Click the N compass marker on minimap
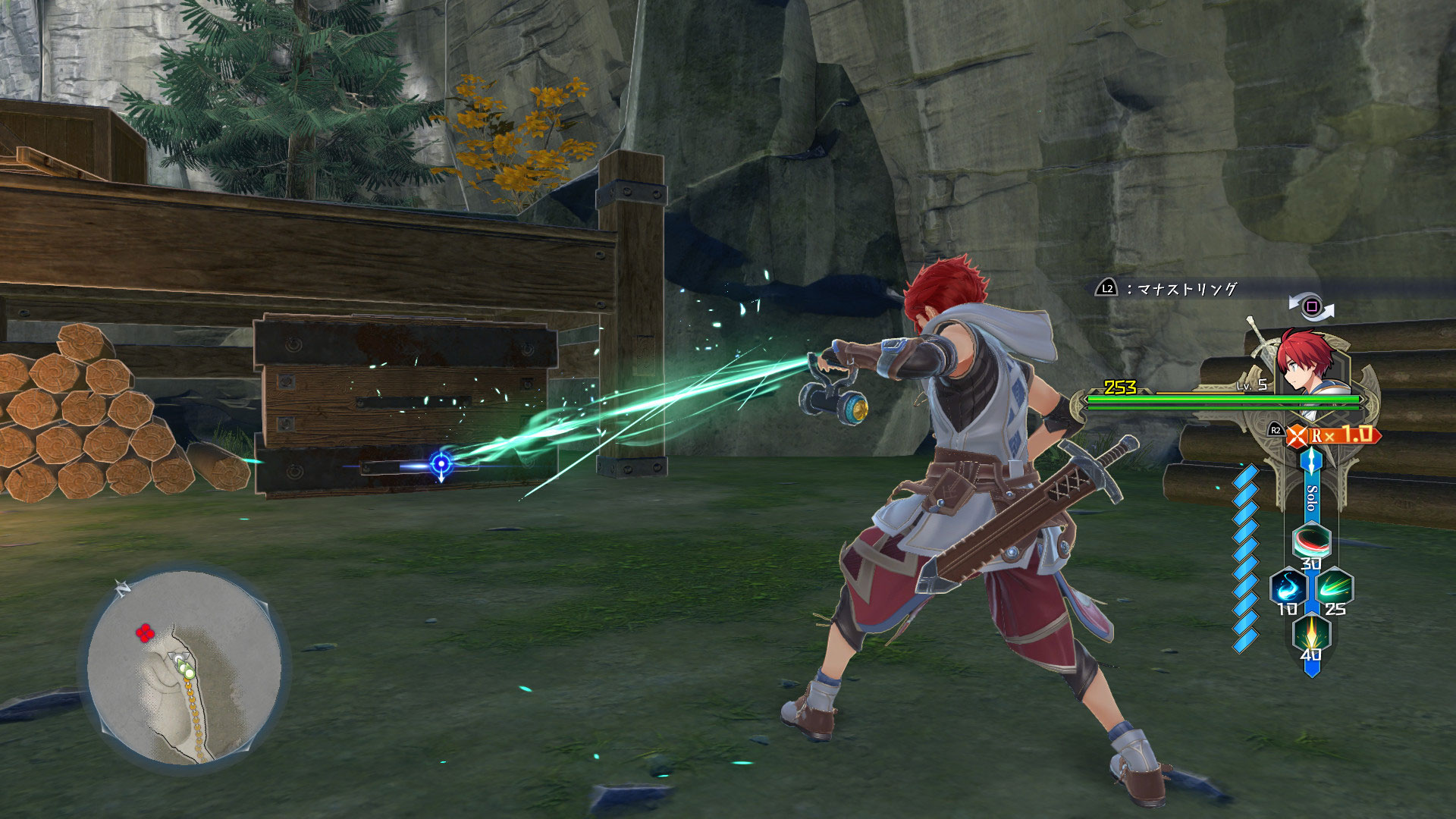Screen dimensions: 1456x819 pos(121,588)
